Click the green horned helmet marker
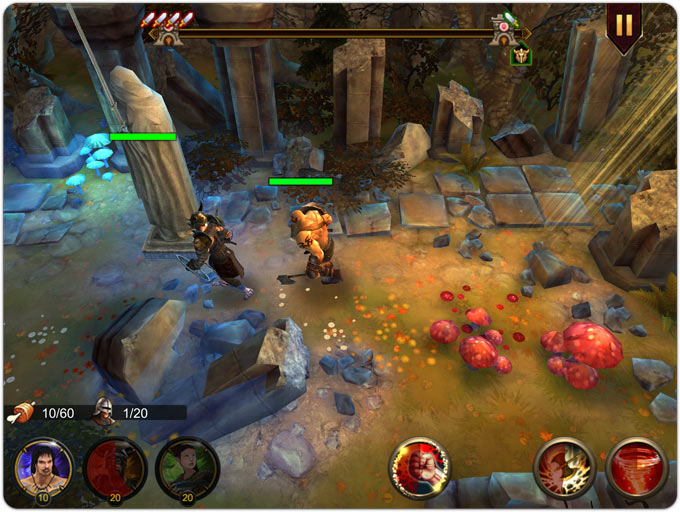Screen dimensions: 680x512 pyautogui.click(x=520, y=57)
